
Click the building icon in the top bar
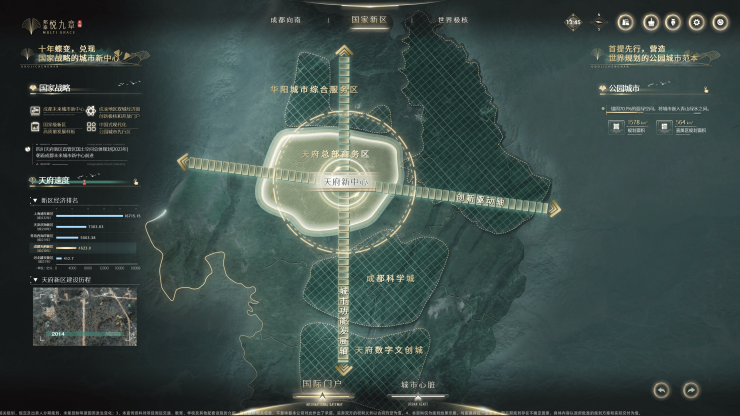[625, 22]
